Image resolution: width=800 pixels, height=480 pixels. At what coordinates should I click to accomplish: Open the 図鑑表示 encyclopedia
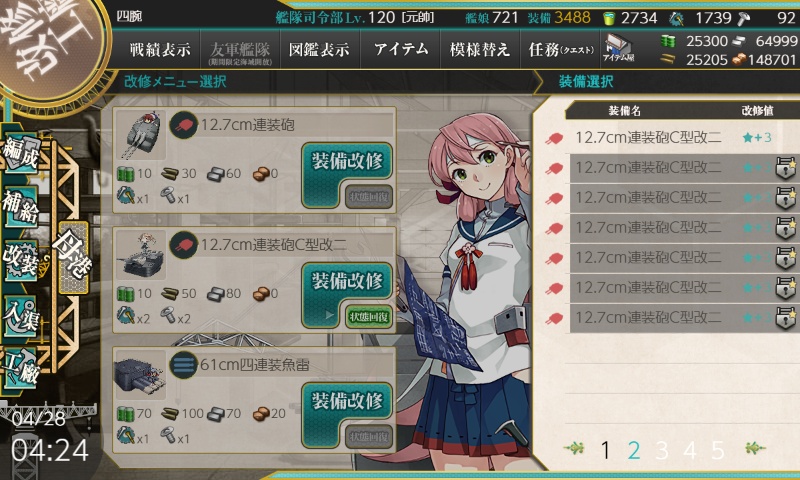point(319,49)
